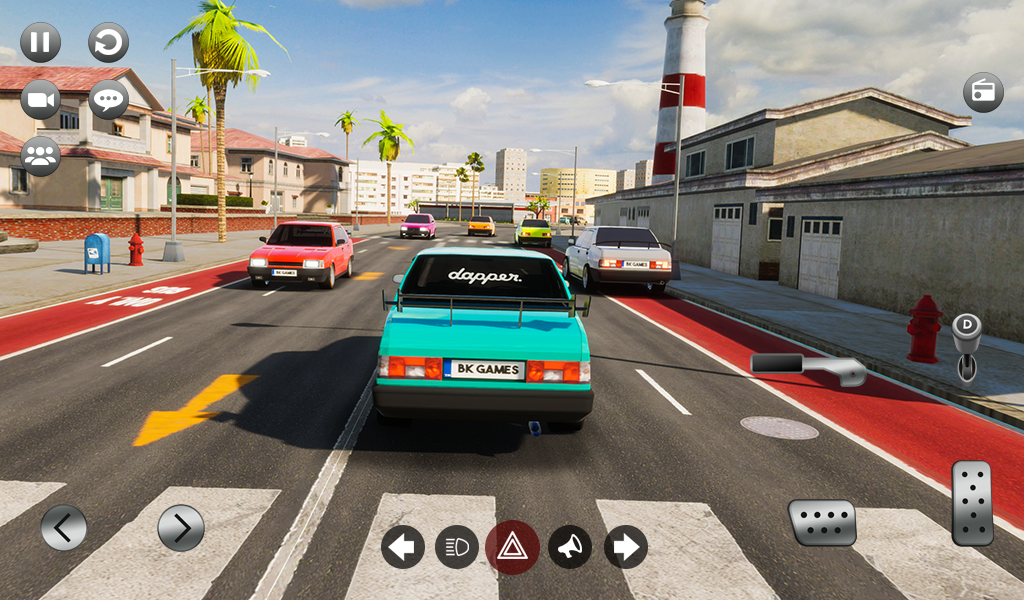Image resolution: width=1024 pixels, height=600 pixels.
Task: Change gear with the shifter
Action: (966, 347)
